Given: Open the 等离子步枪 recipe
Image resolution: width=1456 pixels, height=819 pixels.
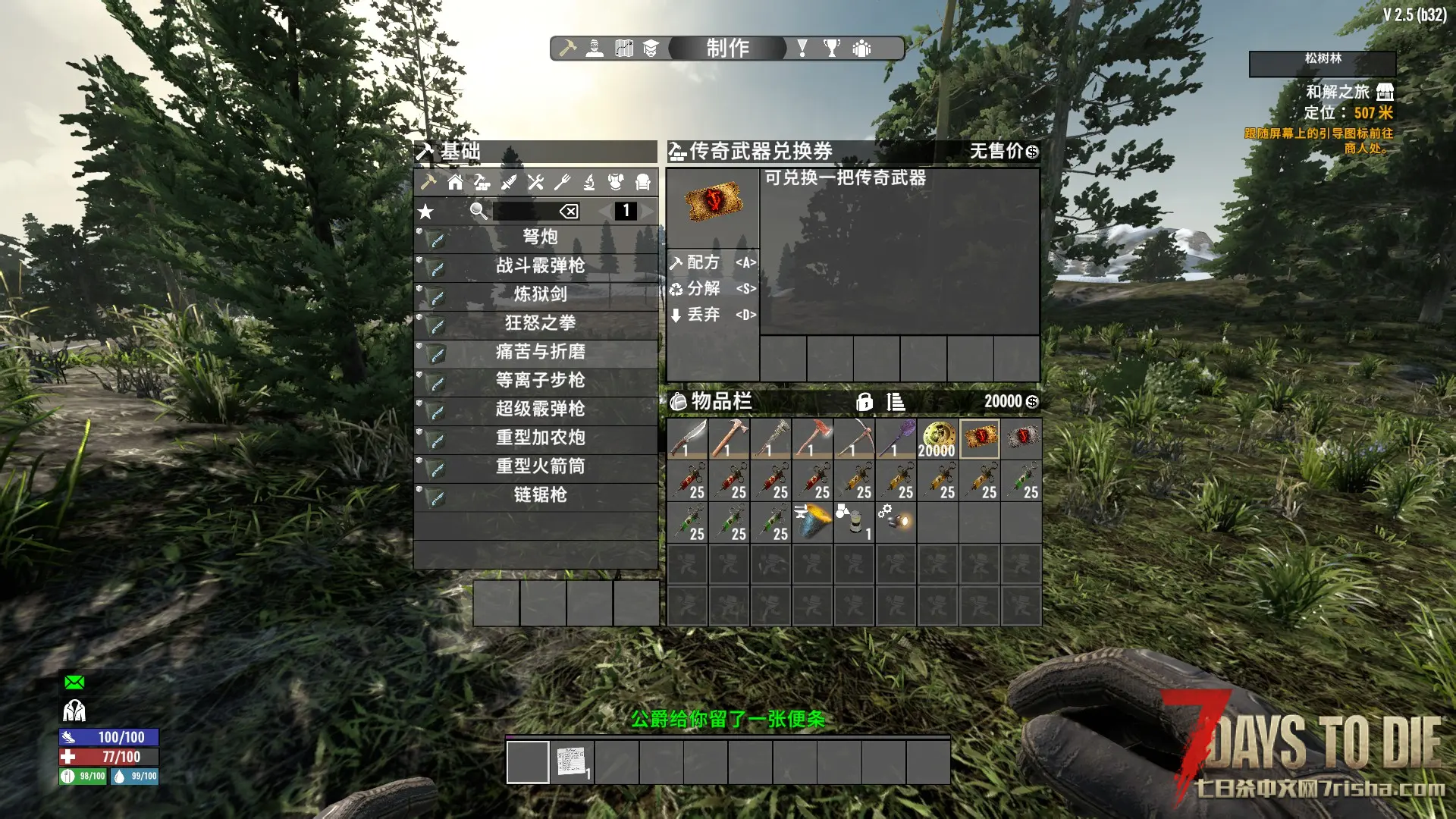Looking at the screenshot, I should pos(539,381).
